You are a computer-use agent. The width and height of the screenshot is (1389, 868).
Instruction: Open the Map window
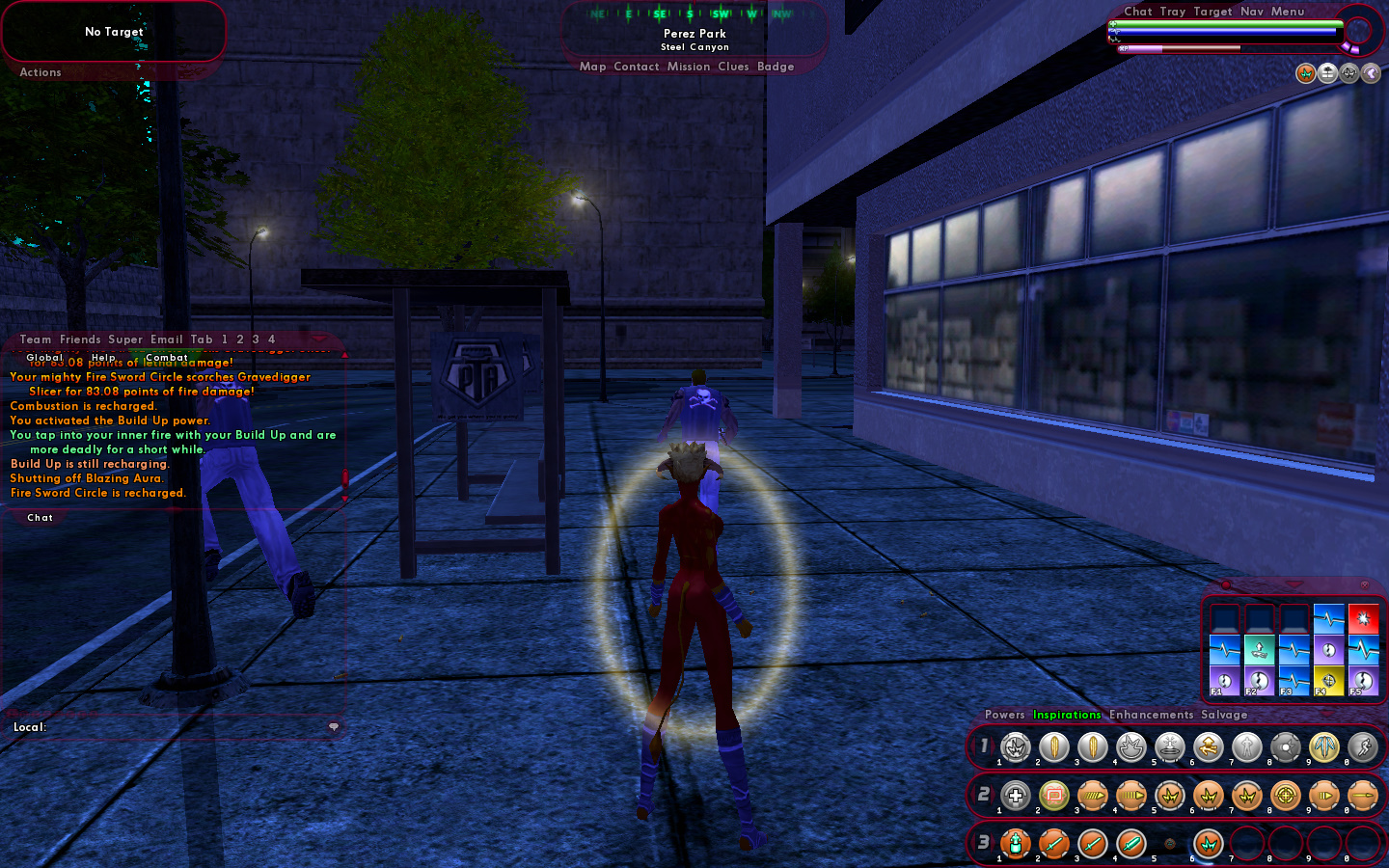592,67
